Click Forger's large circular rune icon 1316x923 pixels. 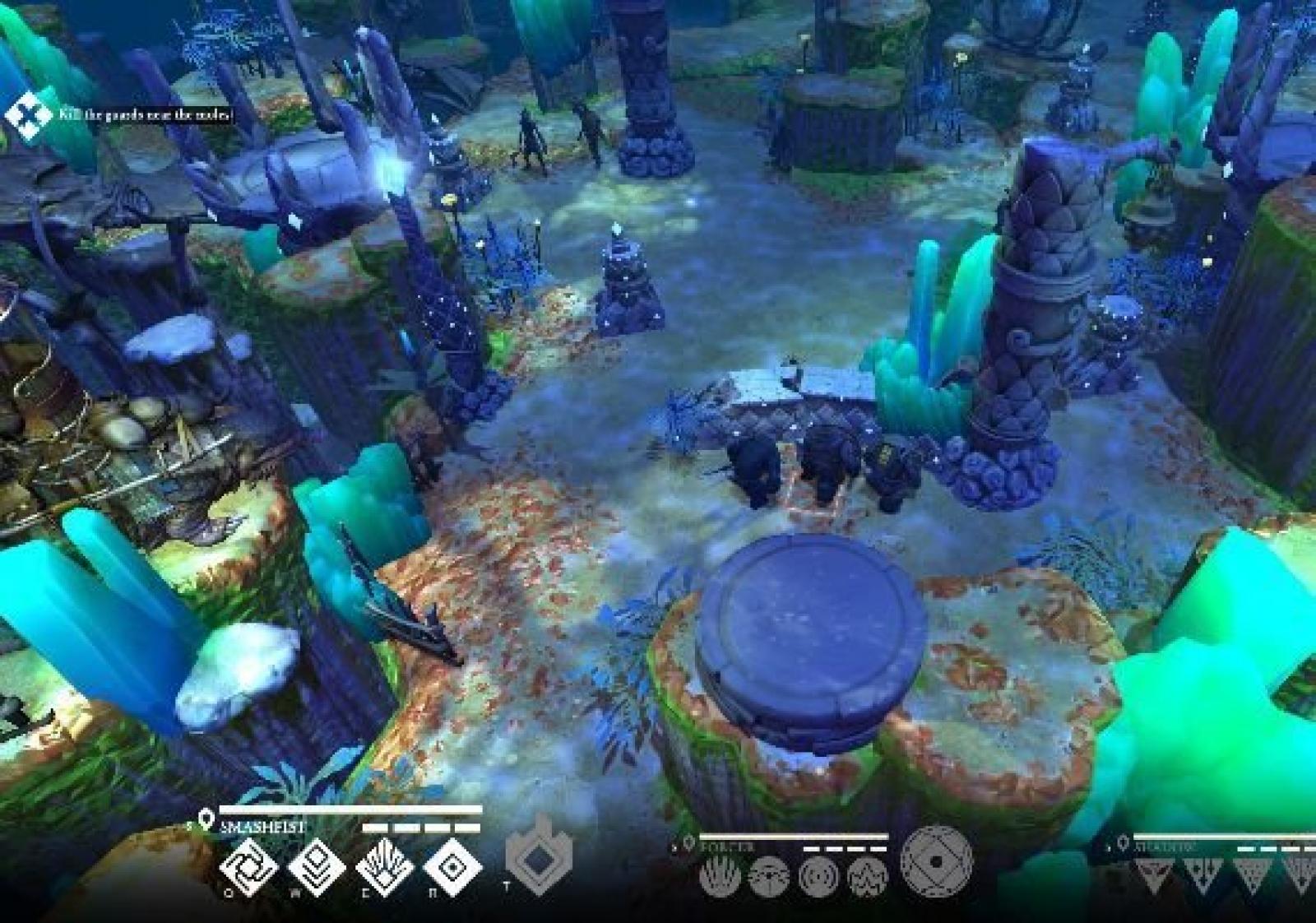[x=937, y=861]
